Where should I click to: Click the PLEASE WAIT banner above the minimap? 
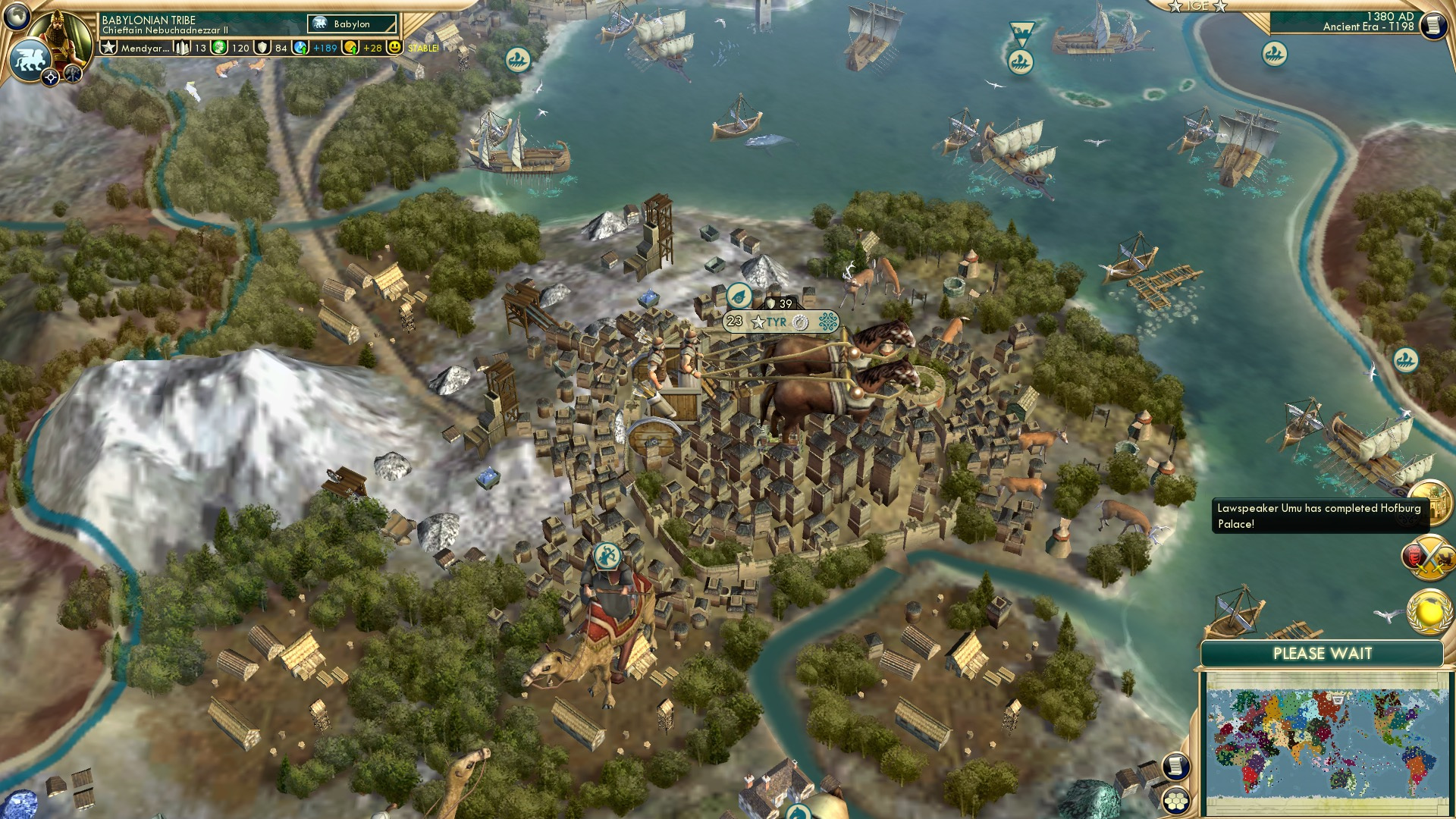pos(1323,653)
